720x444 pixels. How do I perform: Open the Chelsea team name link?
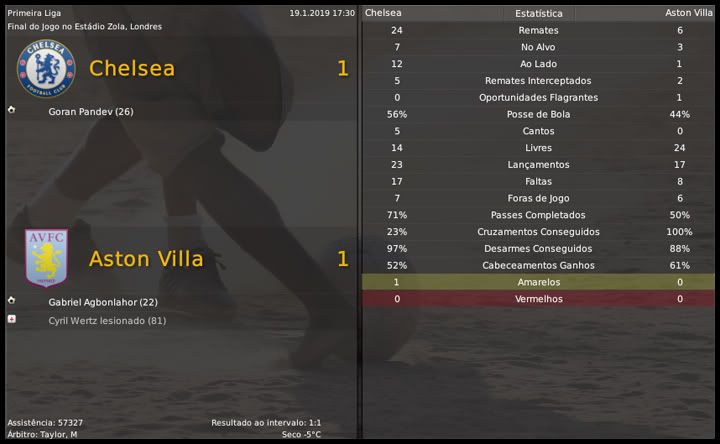click(x=132, y=68)
